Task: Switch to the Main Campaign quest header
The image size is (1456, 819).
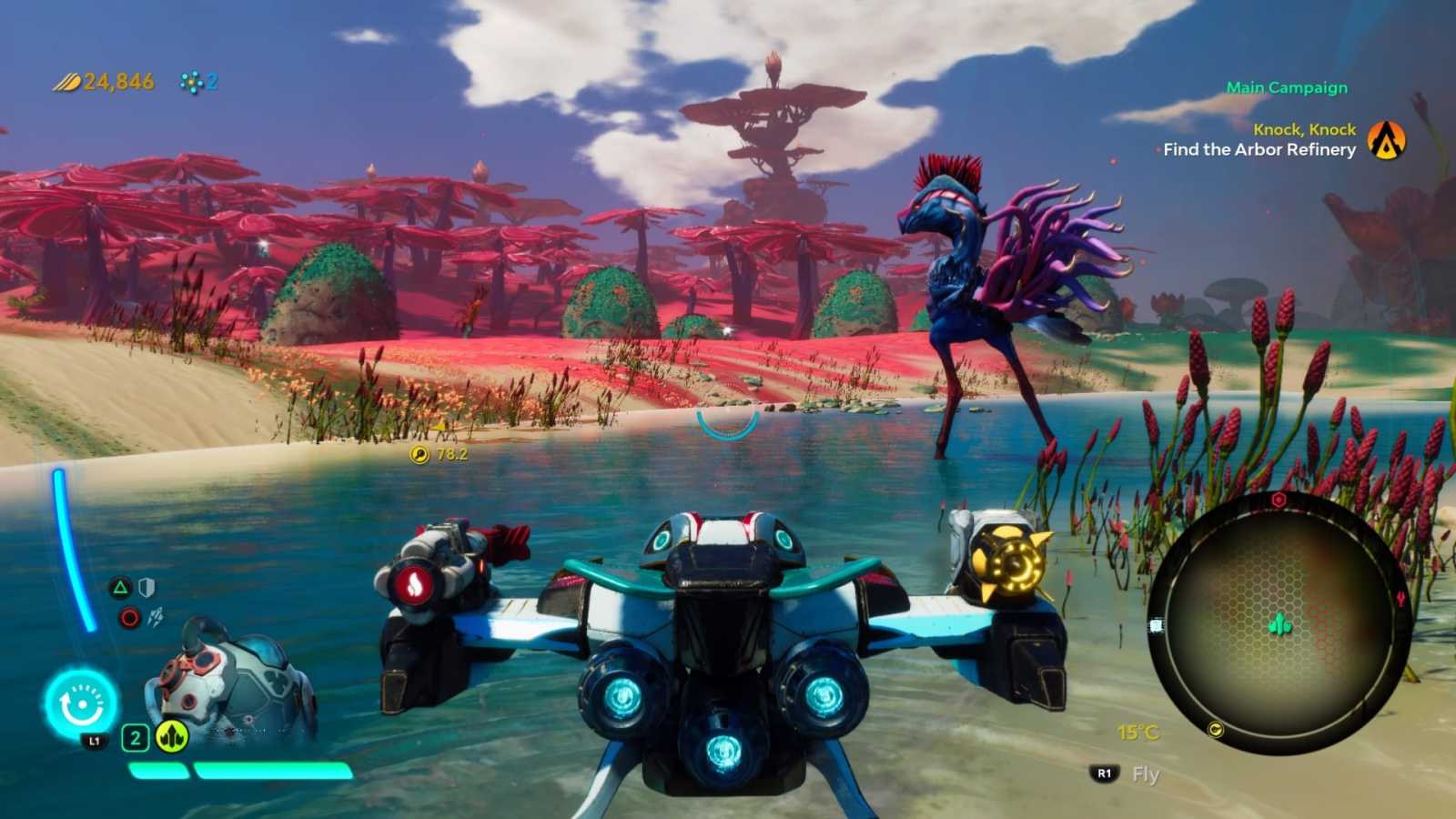Action: coord(1286,87)
